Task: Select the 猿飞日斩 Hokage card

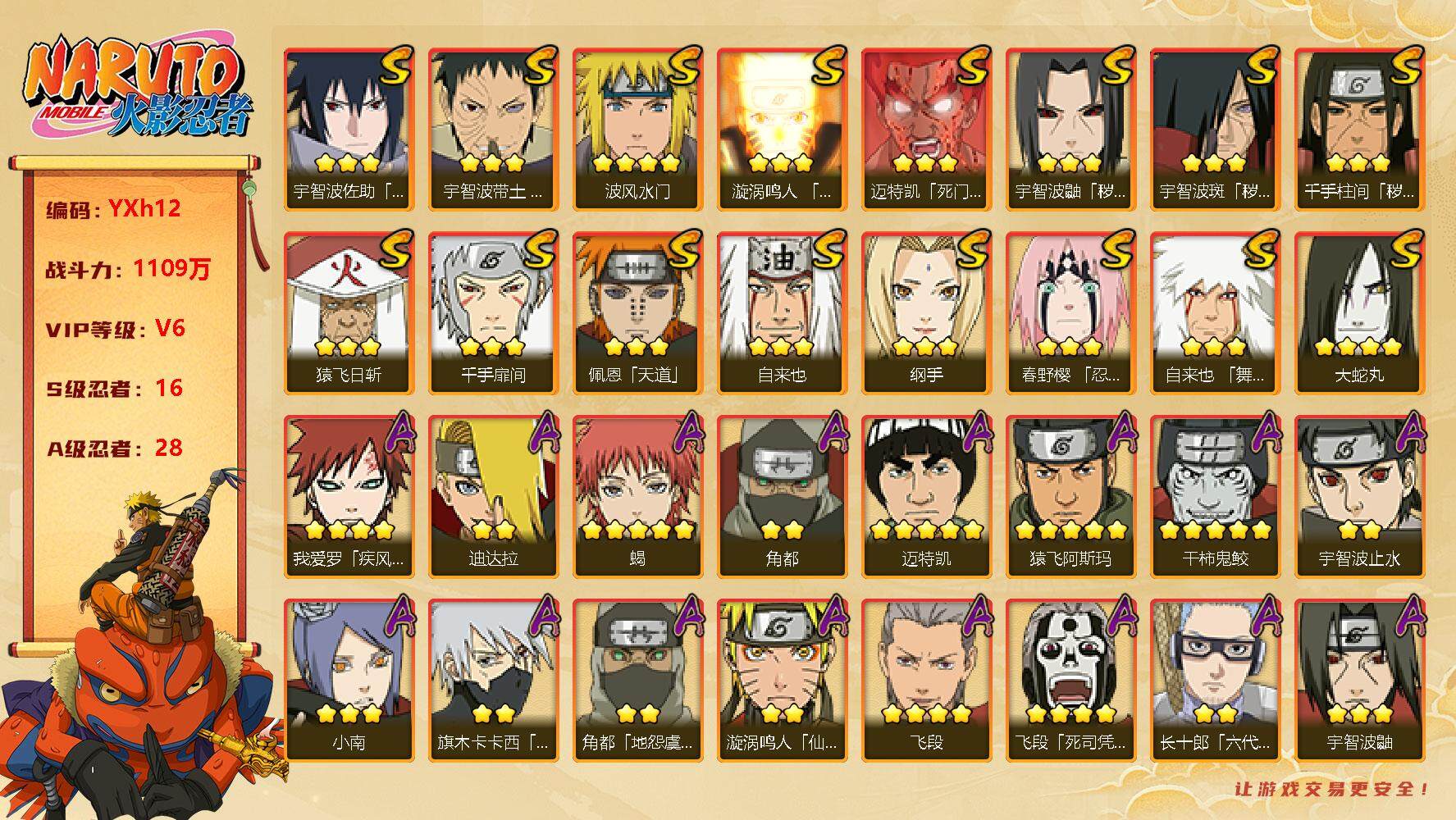Action: [x=349, y=312]
